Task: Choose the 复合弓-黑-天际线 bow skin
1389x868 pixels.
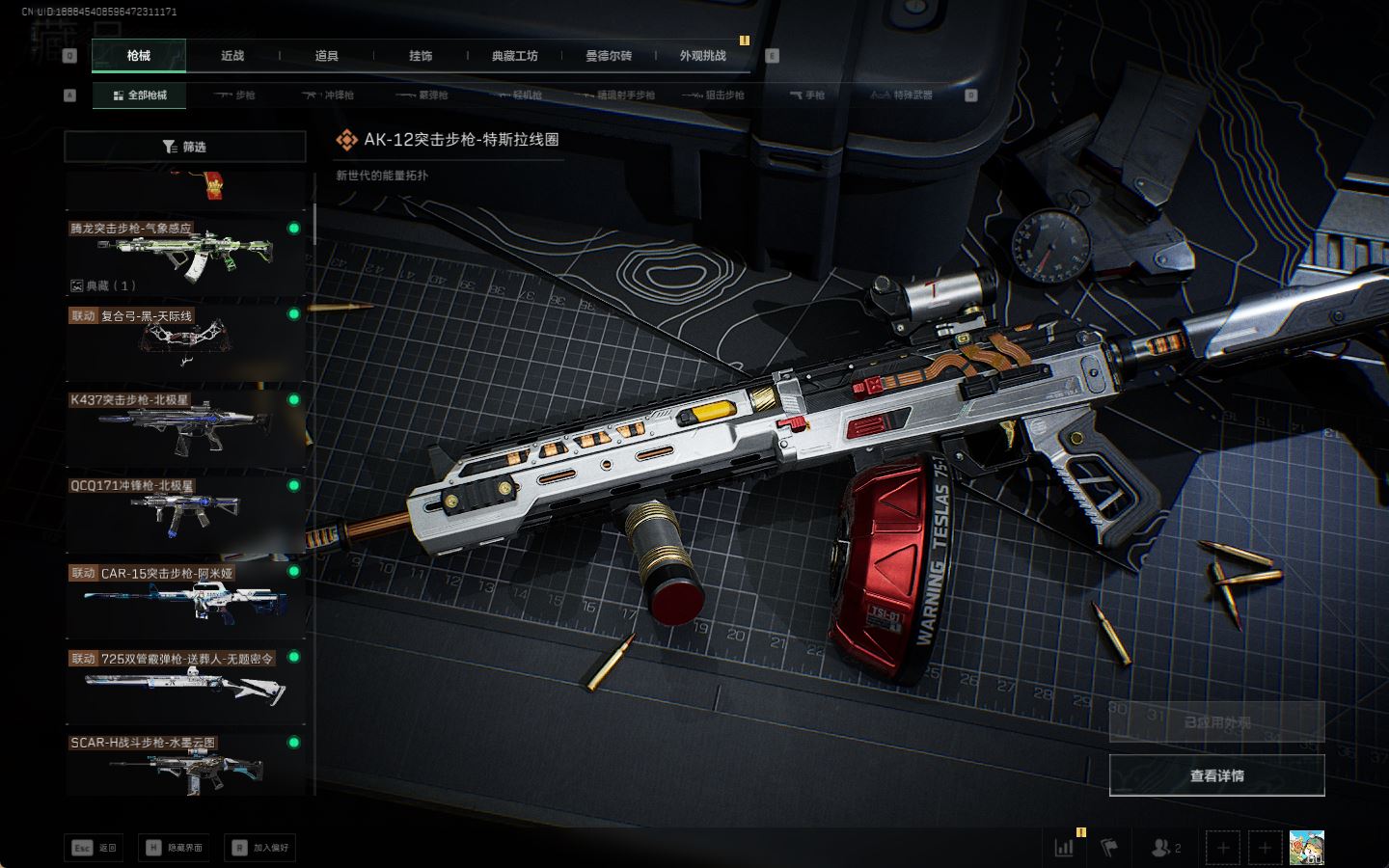Action: pos(184,340)
